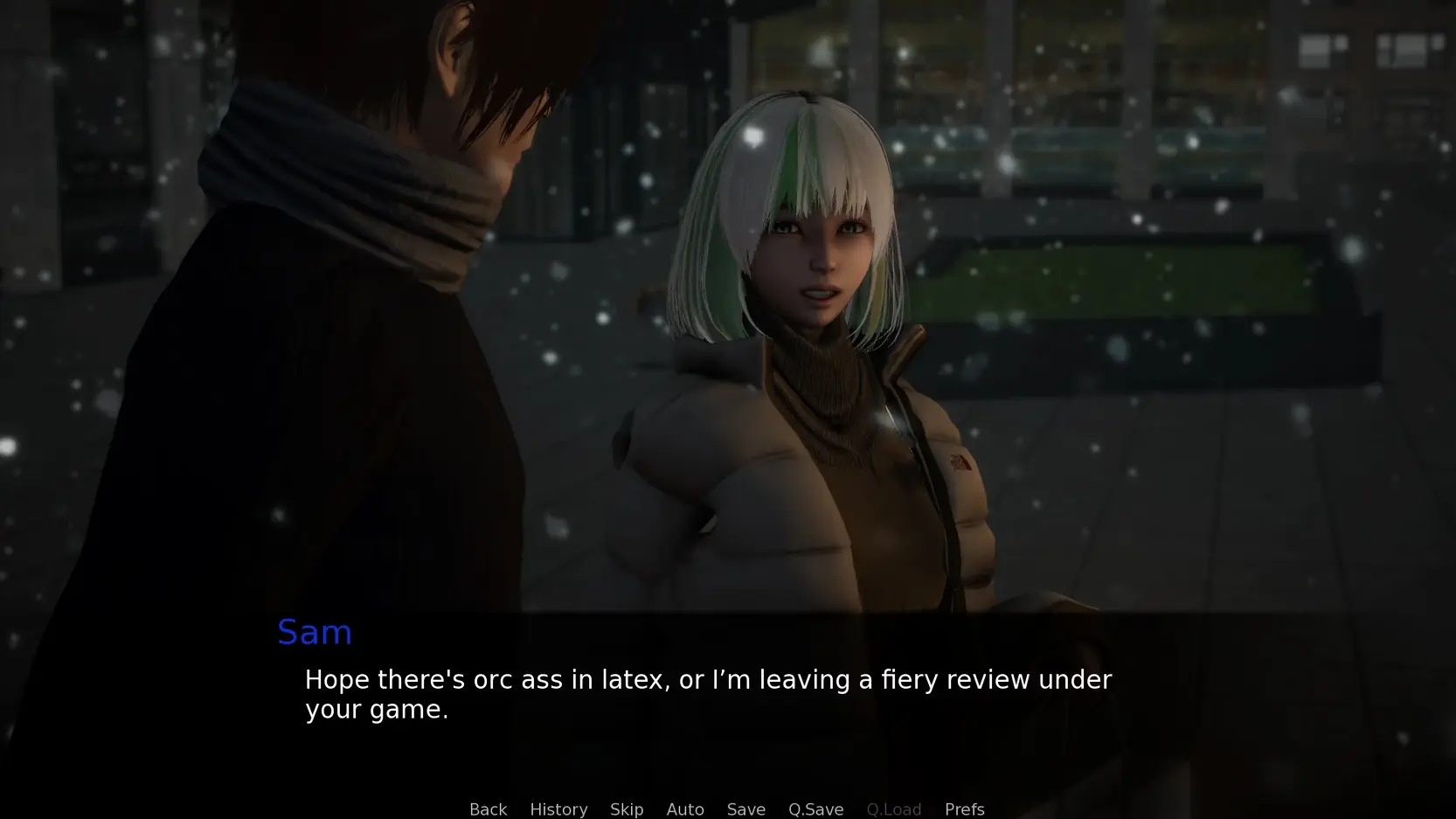Click the greyed-out Q.Load button
1456x819 pixels.
[x=893, y=809]
